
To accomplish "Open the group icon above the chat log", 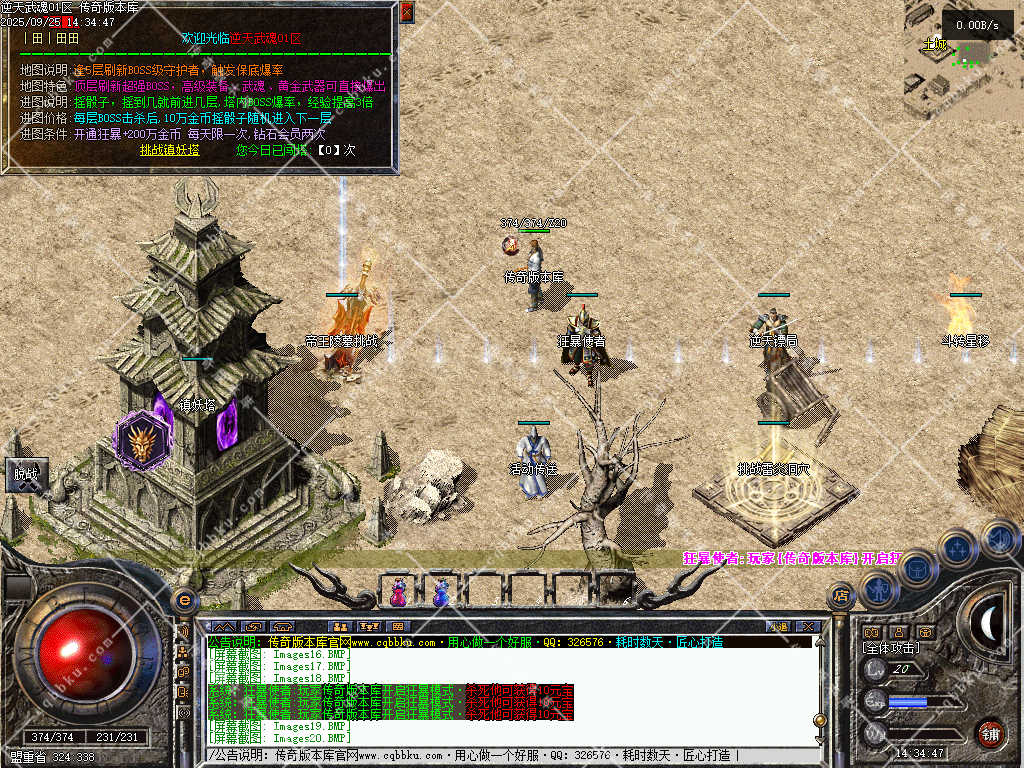I will coord(340,627).
